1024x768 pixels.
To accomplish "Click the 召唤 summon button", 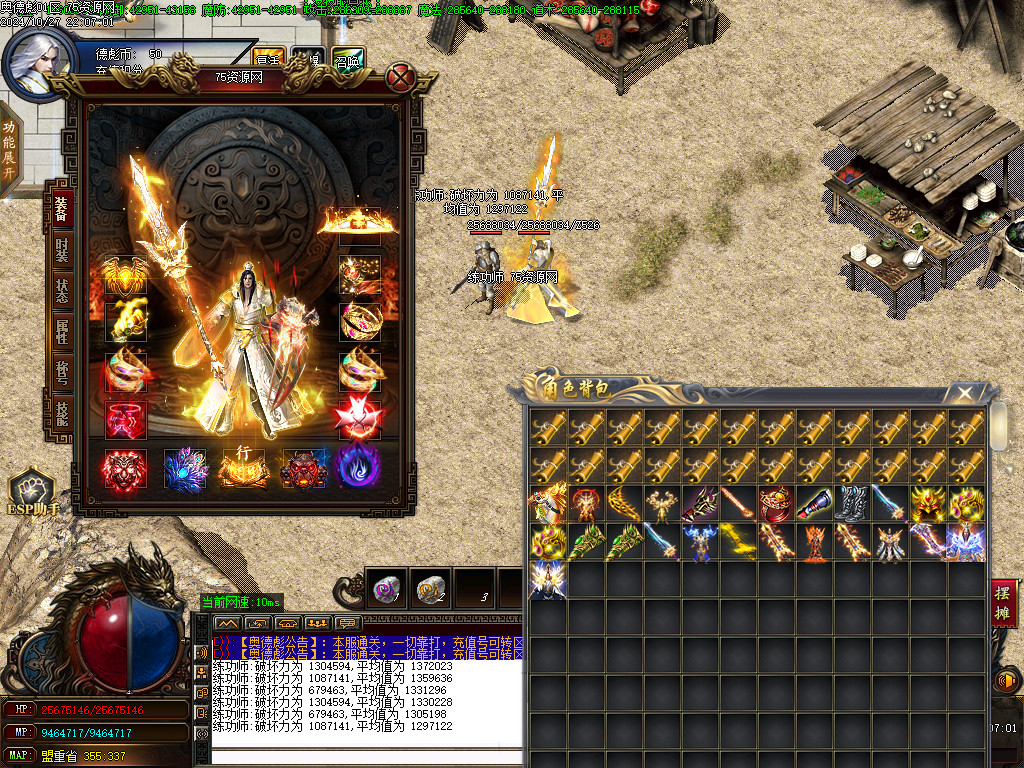I will (347, 60).
